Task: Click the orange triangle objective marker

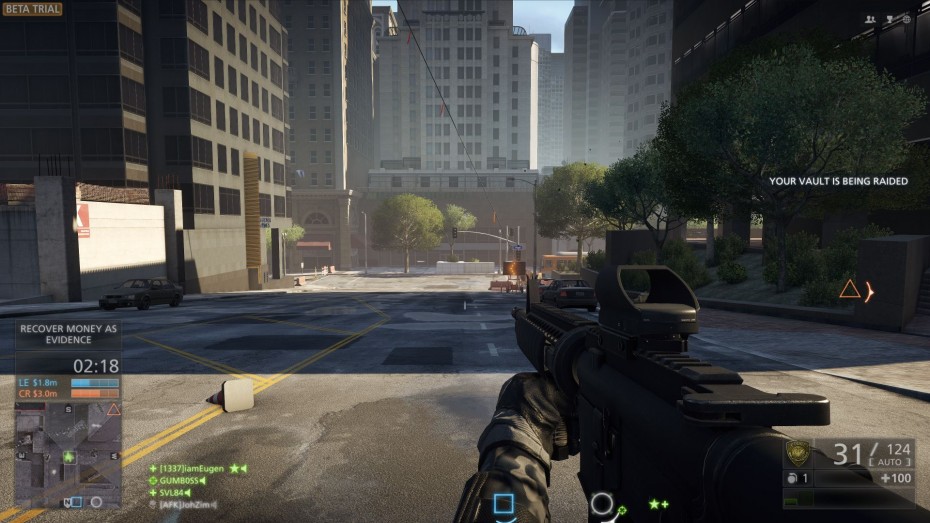Action: tap(849, 290)
